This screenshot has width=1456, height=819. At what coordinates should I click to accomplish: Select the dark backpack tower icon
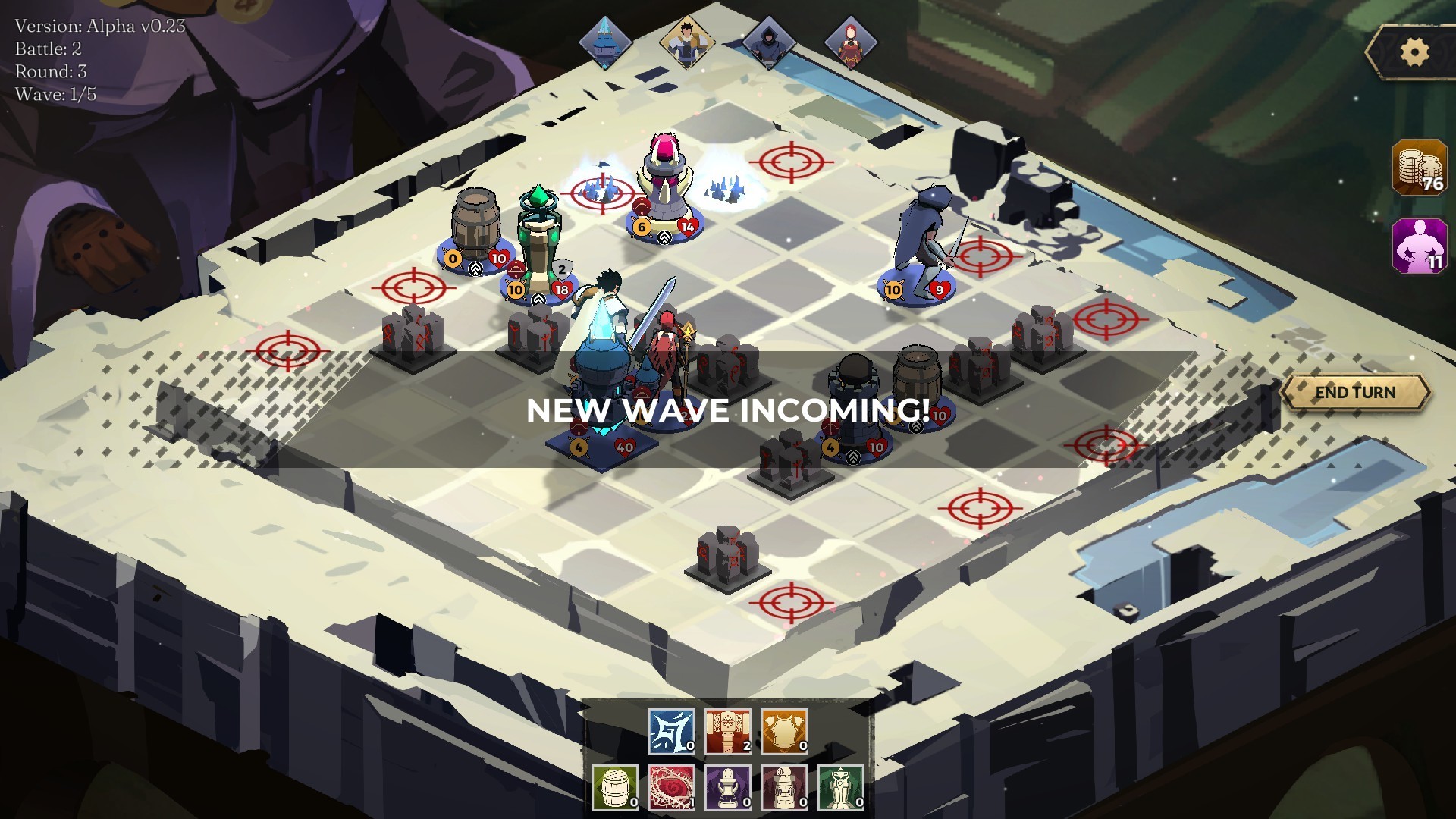click(783, 787)
